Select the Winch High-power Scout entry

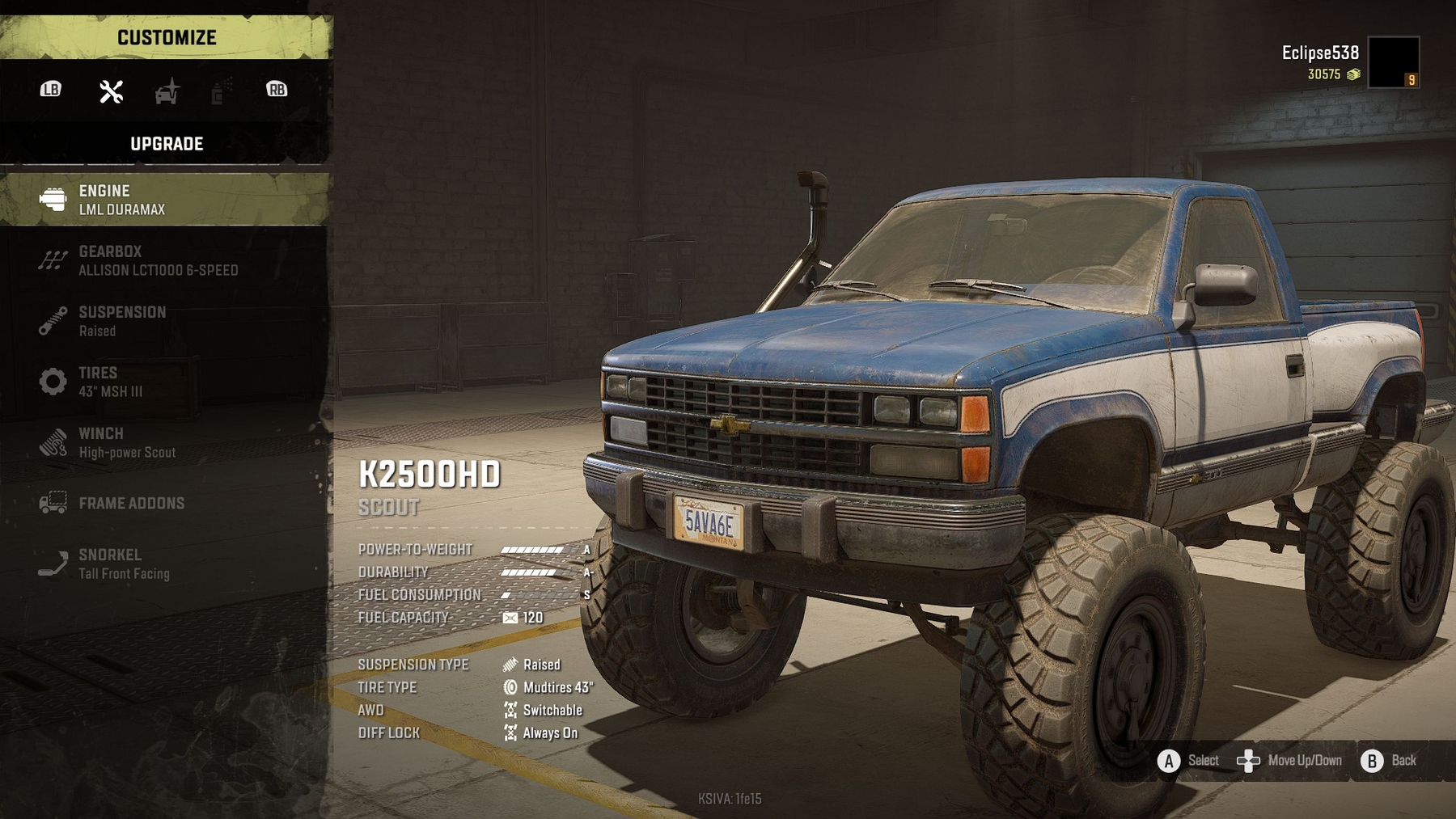[164, 442]
